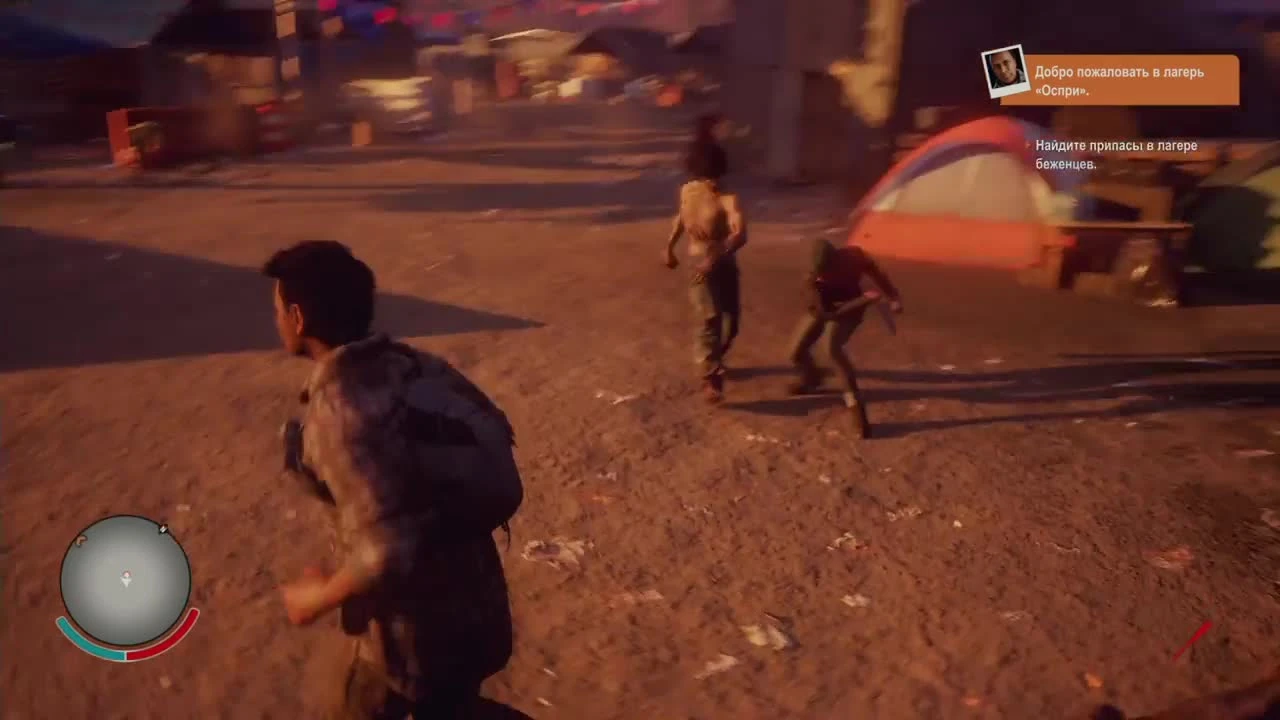The width and height of the screenshot is (1280, 720).
Task: Click the marker on the minimap's upper-left edge
Action: (80, 540)
